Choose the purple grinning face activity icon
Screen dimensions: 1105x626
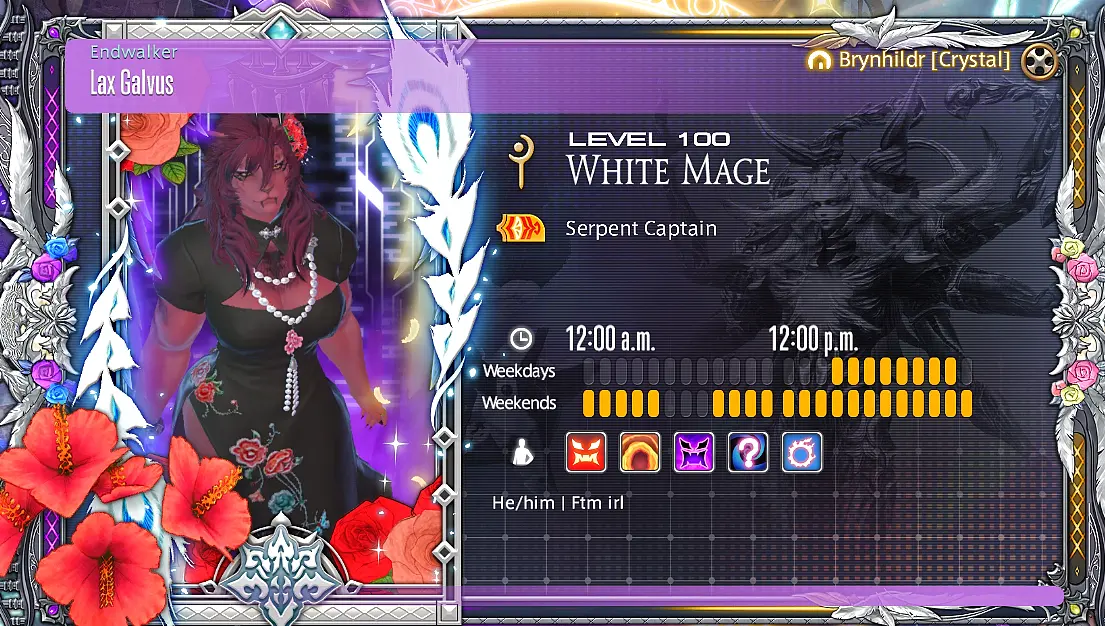click(694, 452)
